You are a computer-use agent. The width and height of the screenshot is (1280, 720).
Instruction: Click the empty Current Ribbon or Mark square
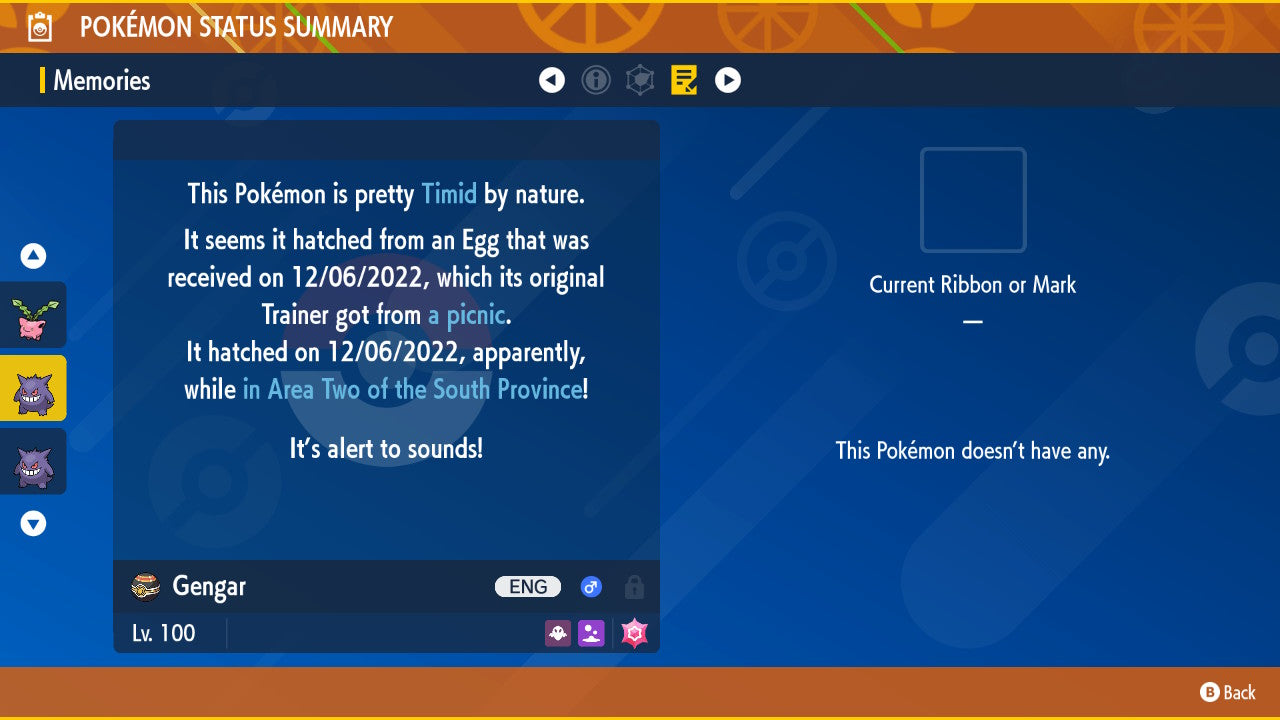(x=972, y=200)
